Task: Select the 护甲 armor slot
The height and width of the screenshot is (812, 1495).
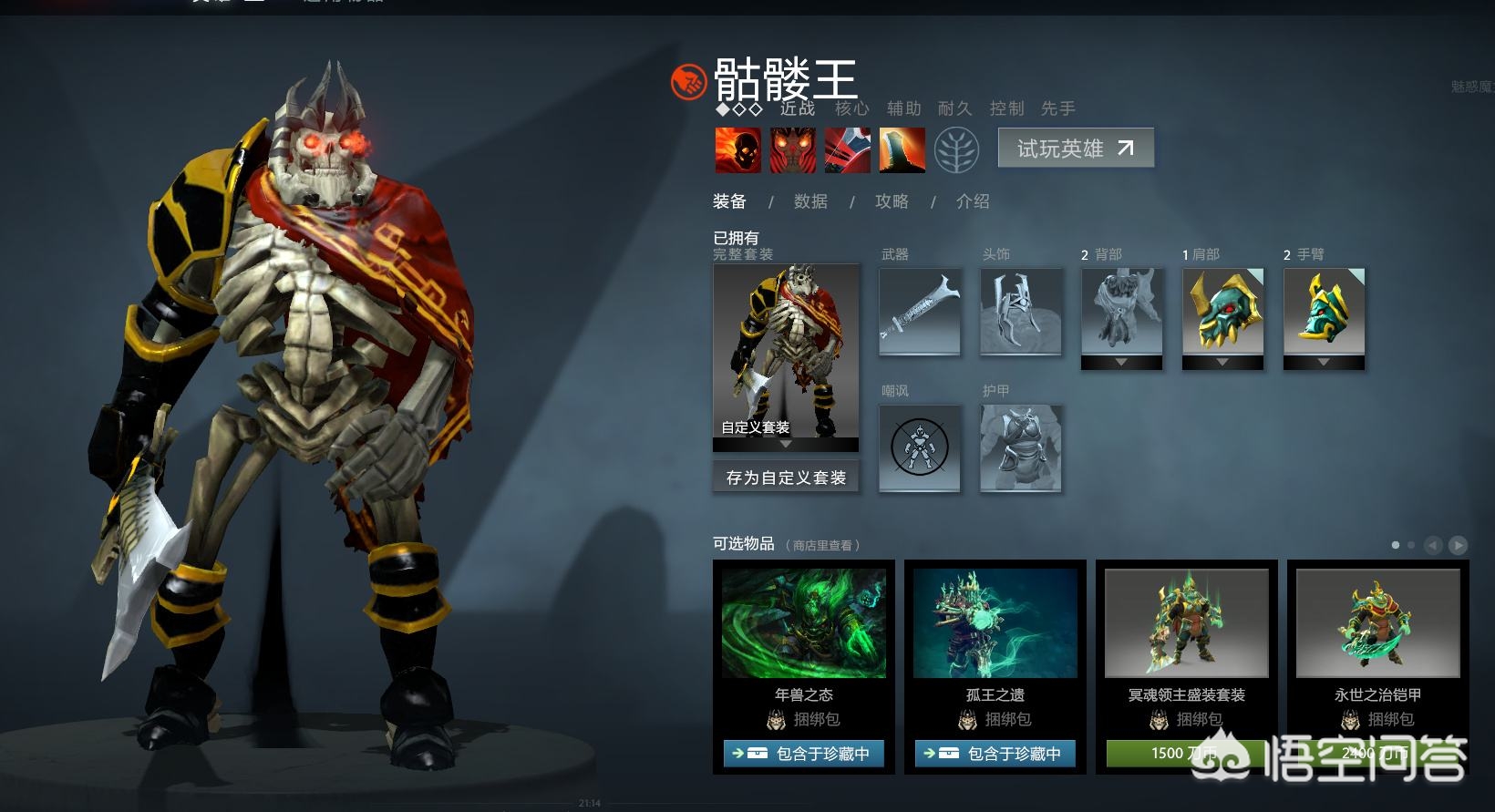Action: coord(1021,447)
